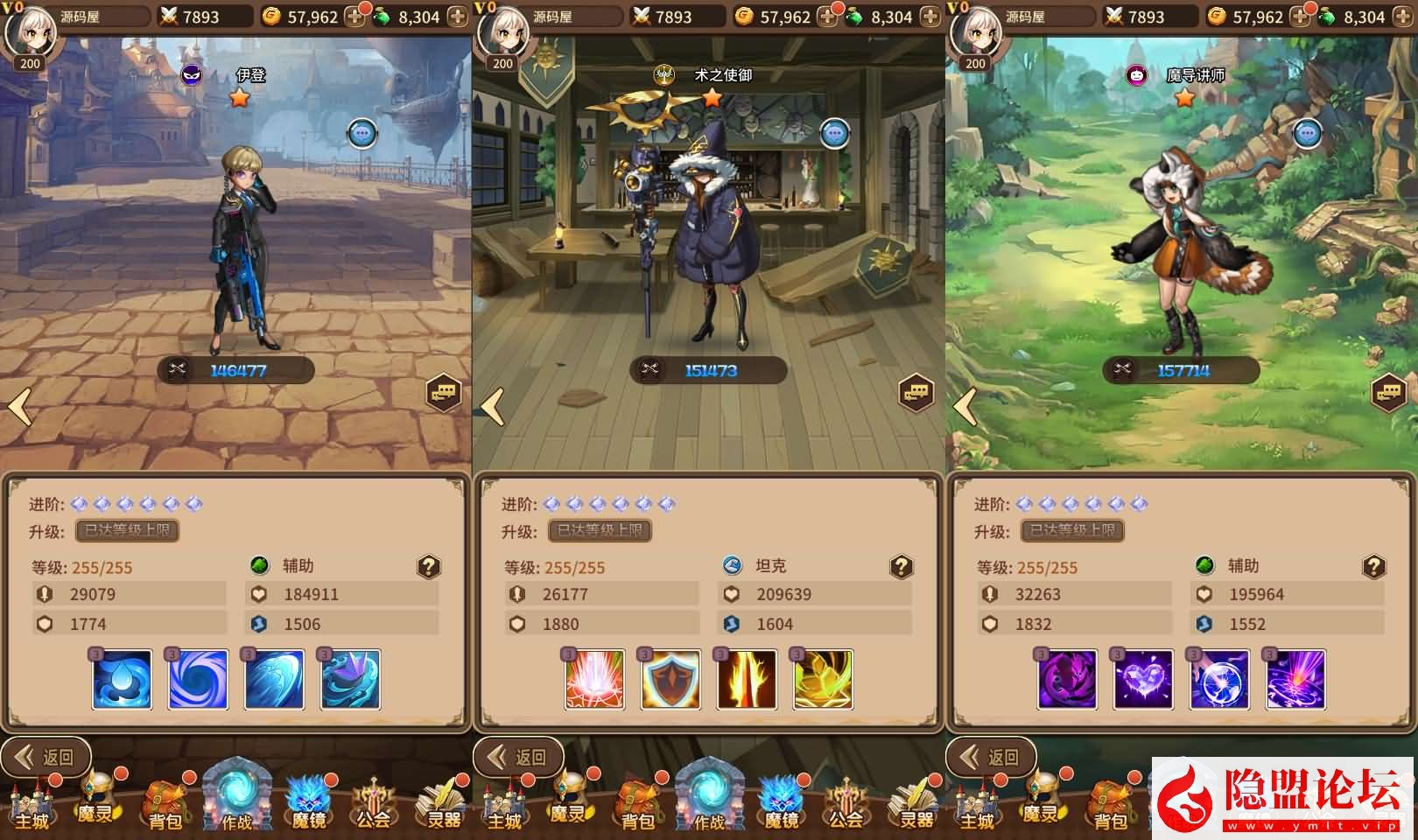View the pale blue ice slash skill
The width and height of the screenshot is (1418, 840).
coord(275,679)
